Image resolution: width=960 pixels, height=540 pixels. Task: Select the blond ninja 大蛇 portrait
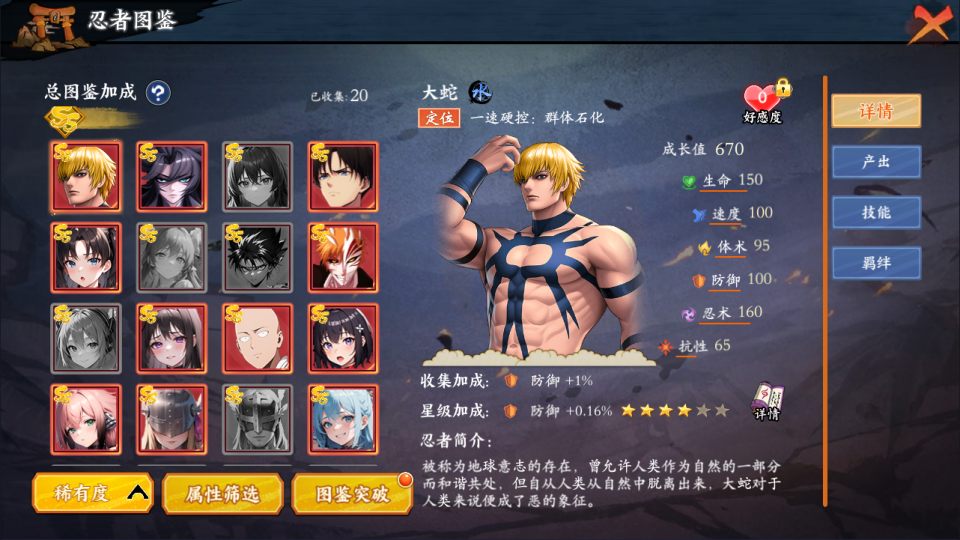tap(86, 176)
